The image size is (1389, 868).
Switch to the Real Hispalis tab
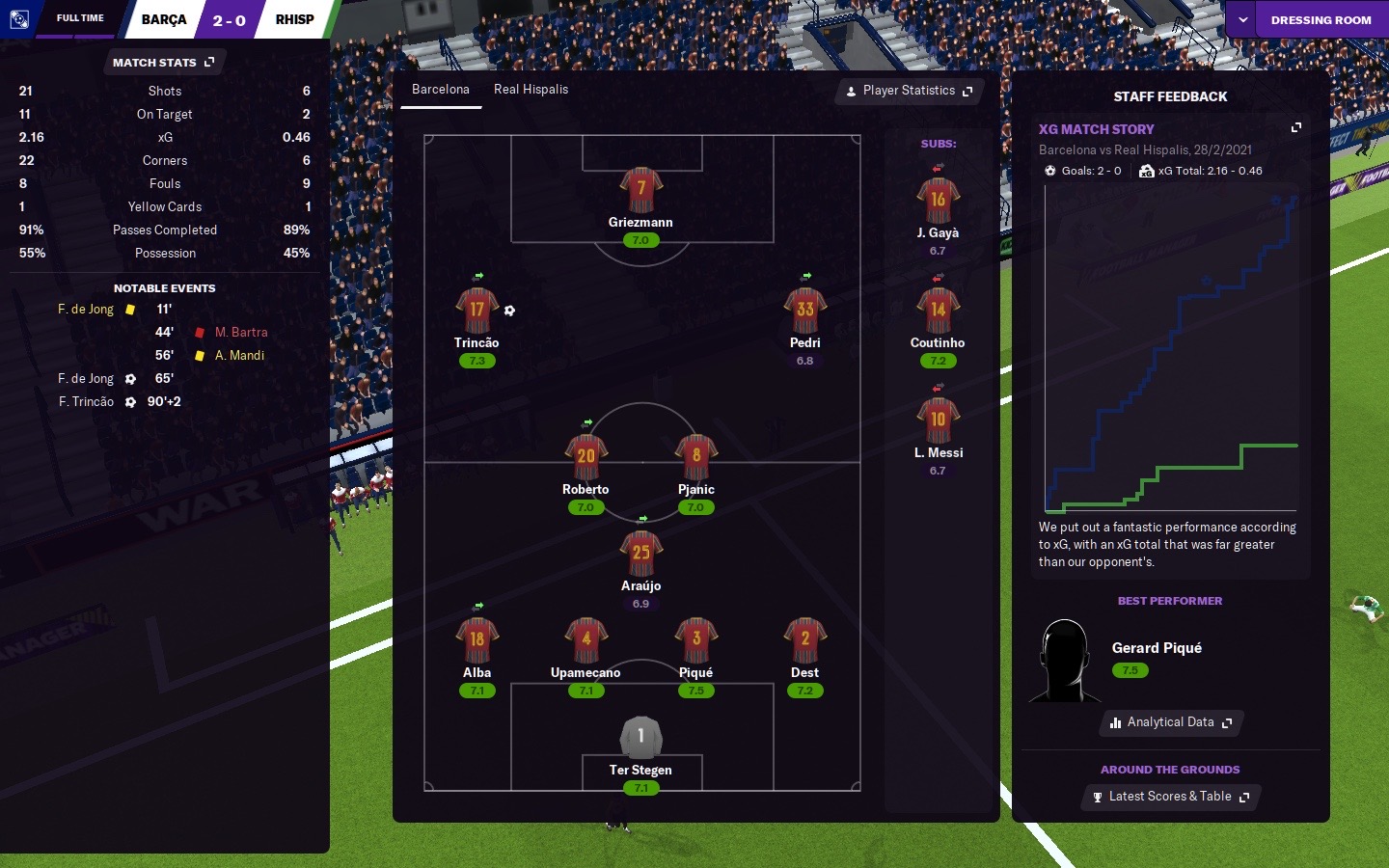pyautogui.click(x=531, y=90)
